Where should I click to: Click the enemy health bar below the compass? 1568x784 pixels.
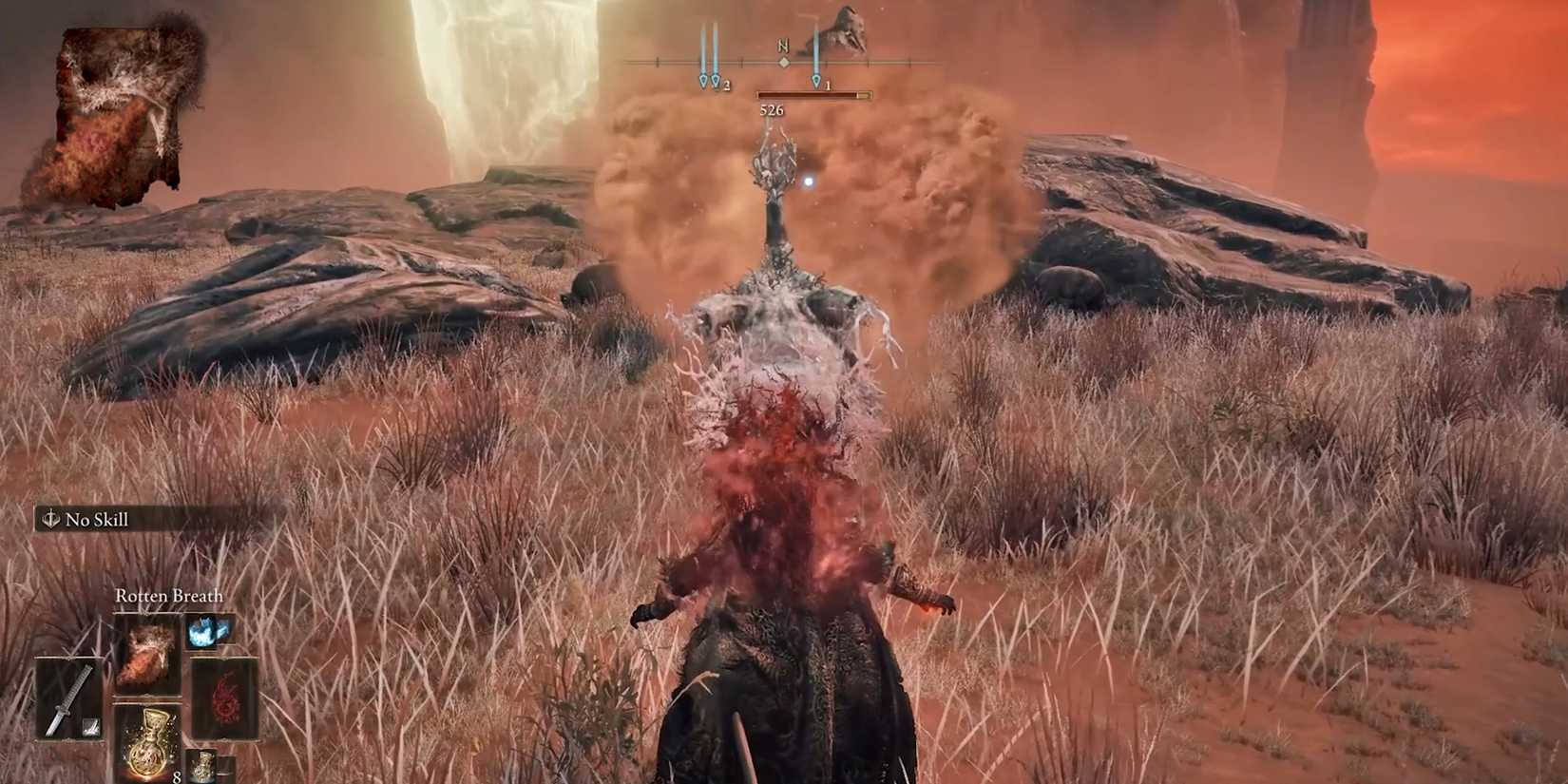point(812,94)
